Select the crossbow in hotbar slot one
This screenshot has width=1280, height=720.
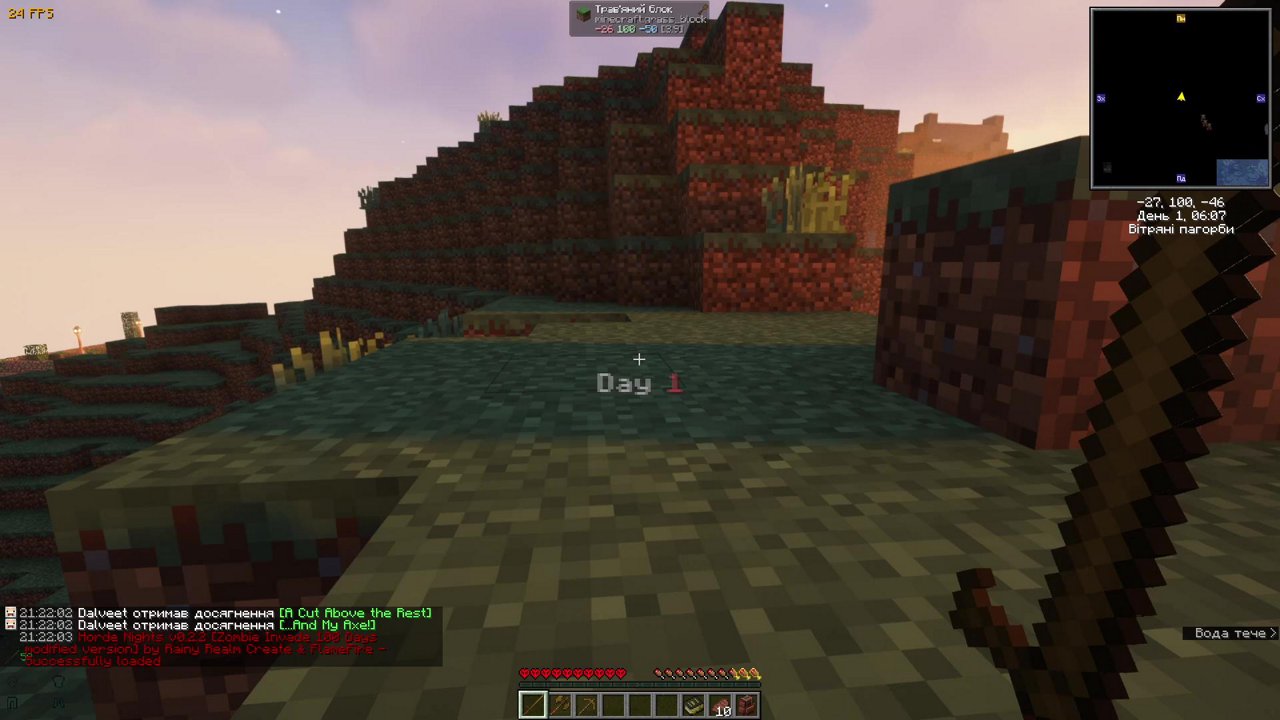click(x=532, y=705)
